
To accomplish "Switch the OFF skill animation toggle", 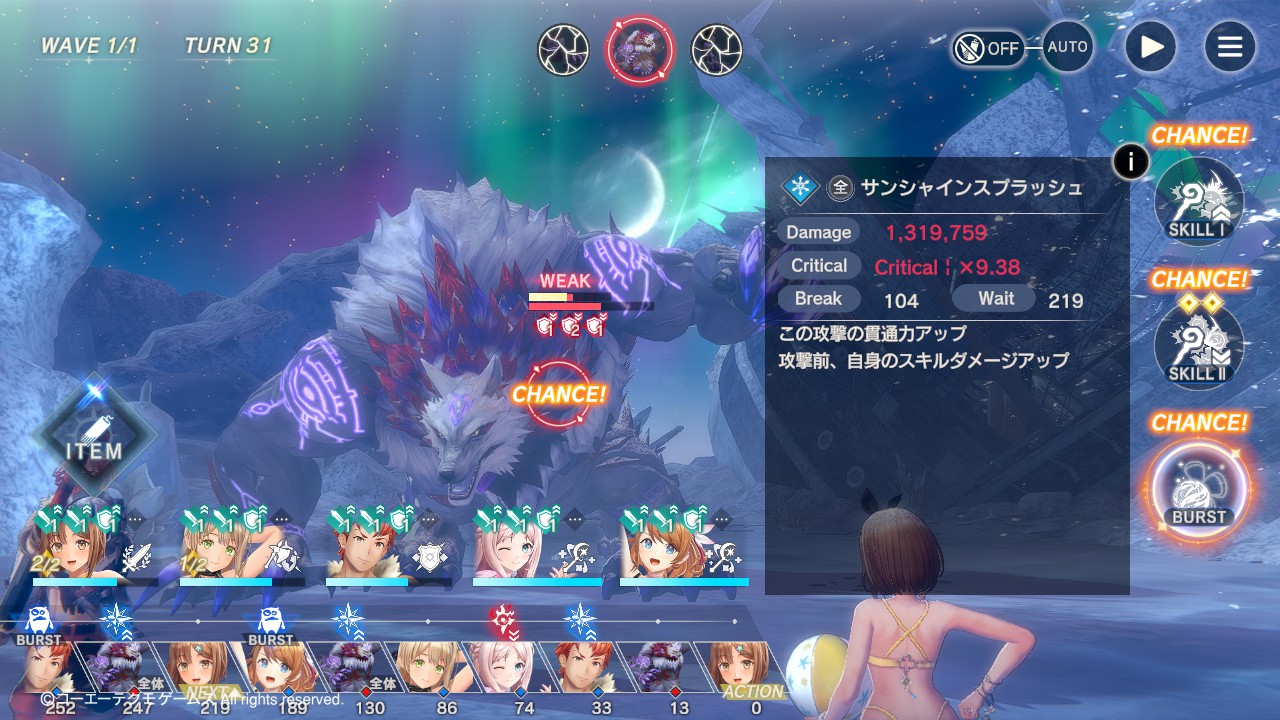I will [988, 48].
